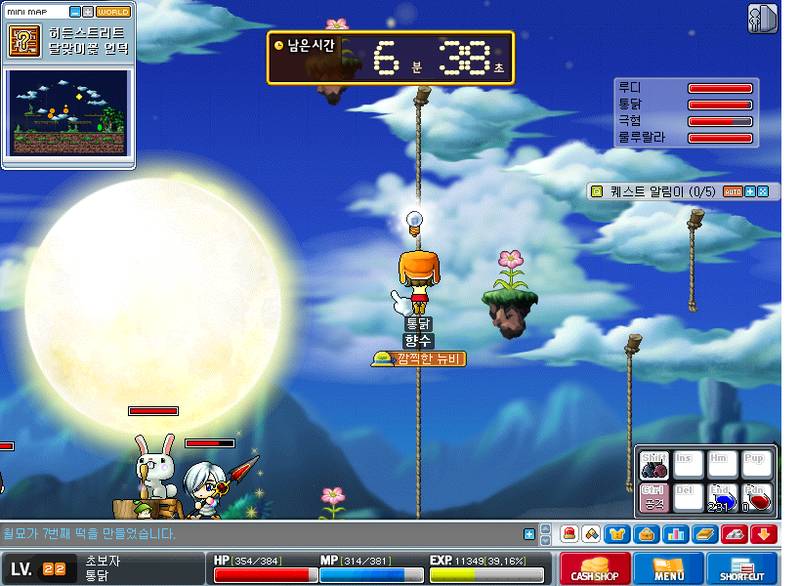Select the Shift quick slot berries item
Screen dimensions: 800x586
(654, 464)
